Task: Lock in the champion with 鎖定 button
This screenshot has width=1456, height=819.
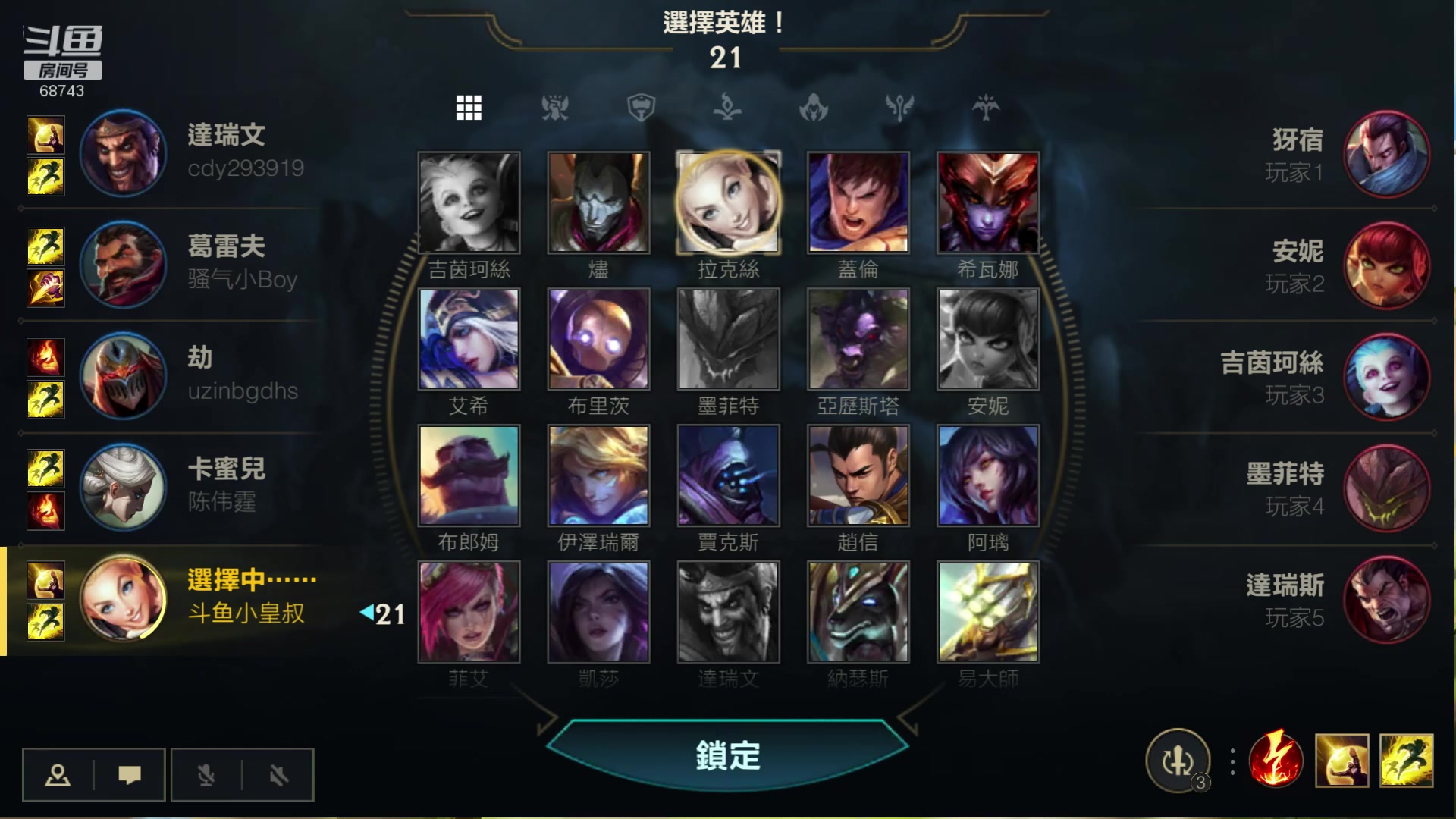Action: (x=727, y=755)
